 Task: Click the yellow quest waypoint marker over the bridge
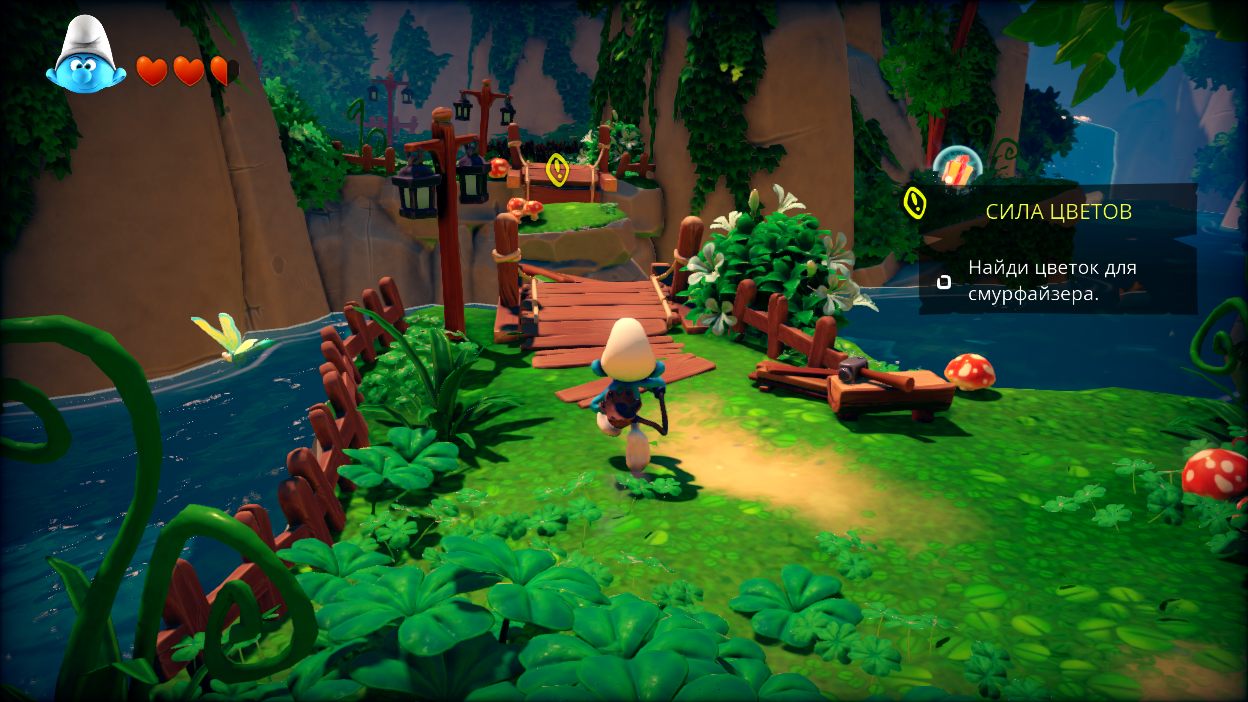coord(558,169)
